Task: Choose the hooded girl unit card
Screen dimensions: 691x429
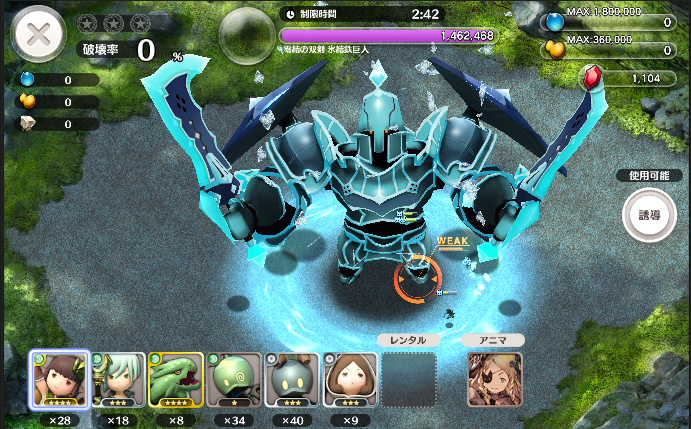Action: (x=350, y=381)
